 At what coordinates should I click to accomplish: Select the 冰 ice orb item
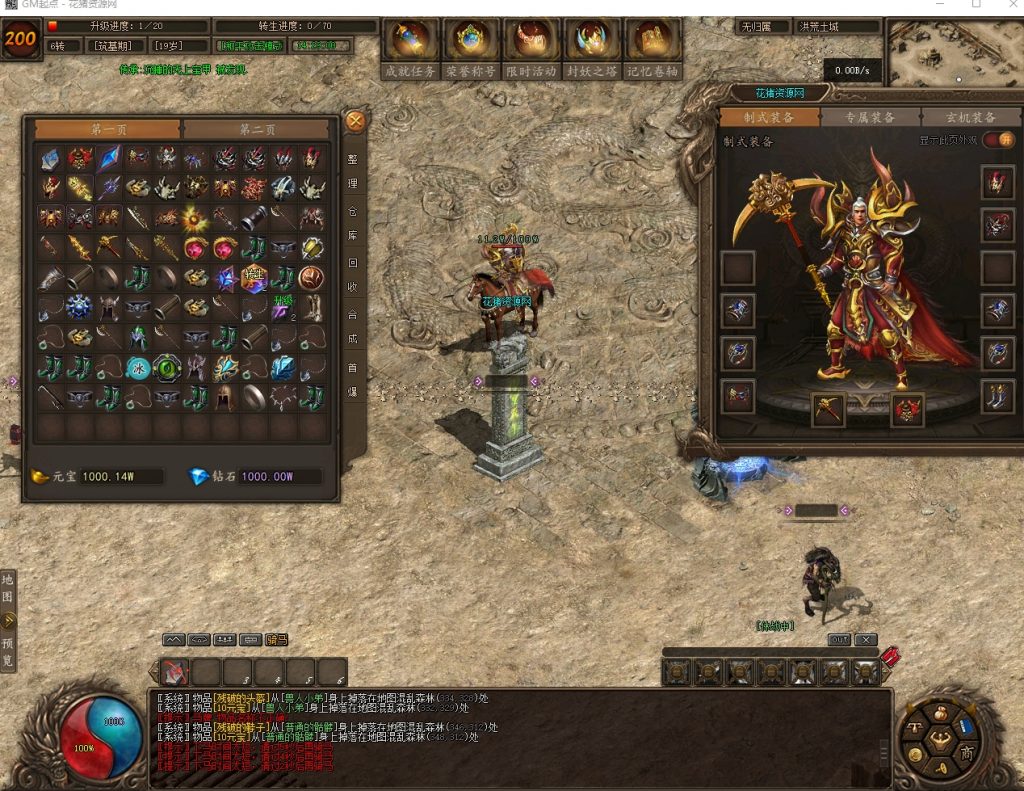[x=139, y=368]
